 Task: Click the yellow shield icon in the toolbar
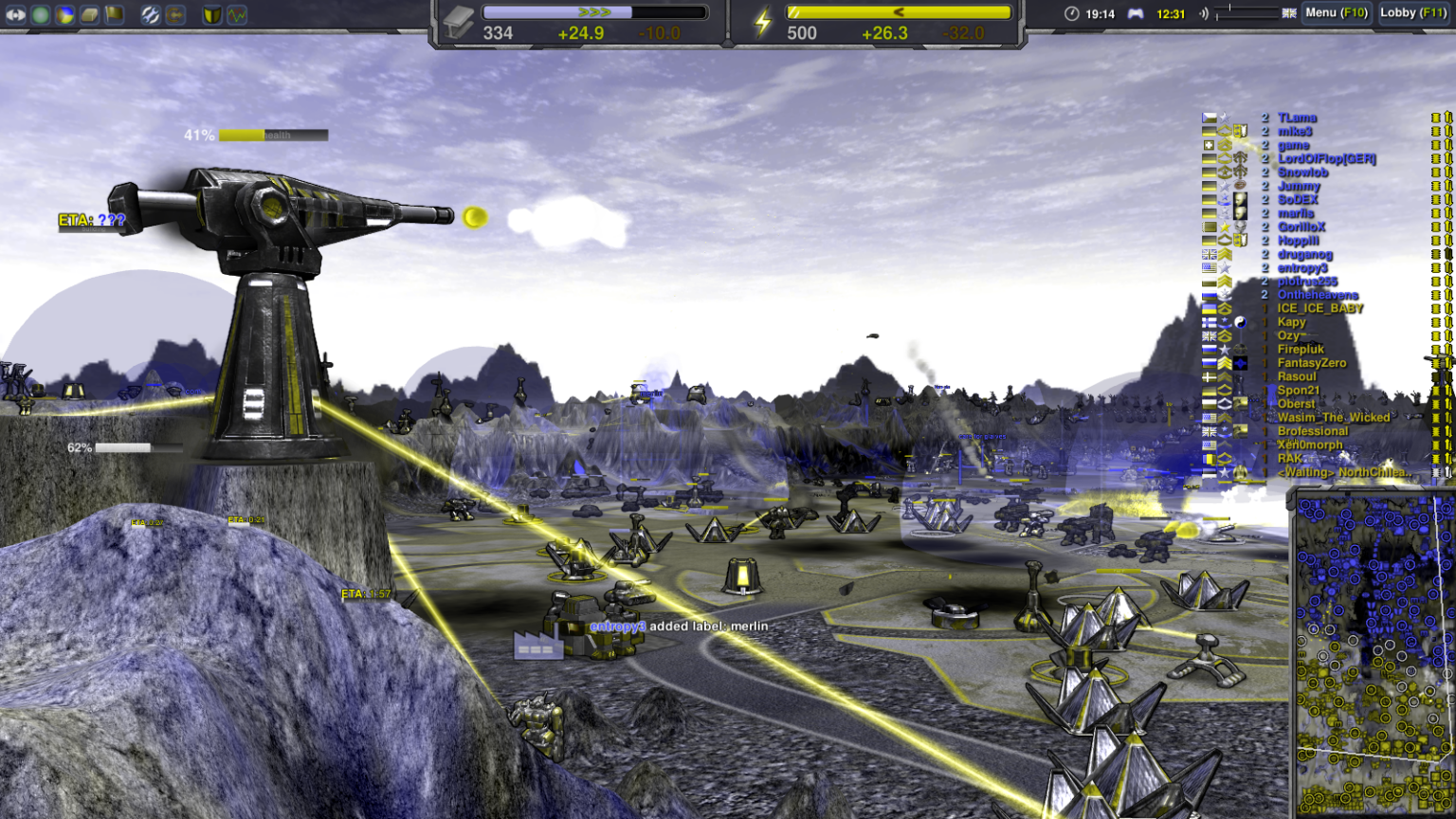point(212,13)
